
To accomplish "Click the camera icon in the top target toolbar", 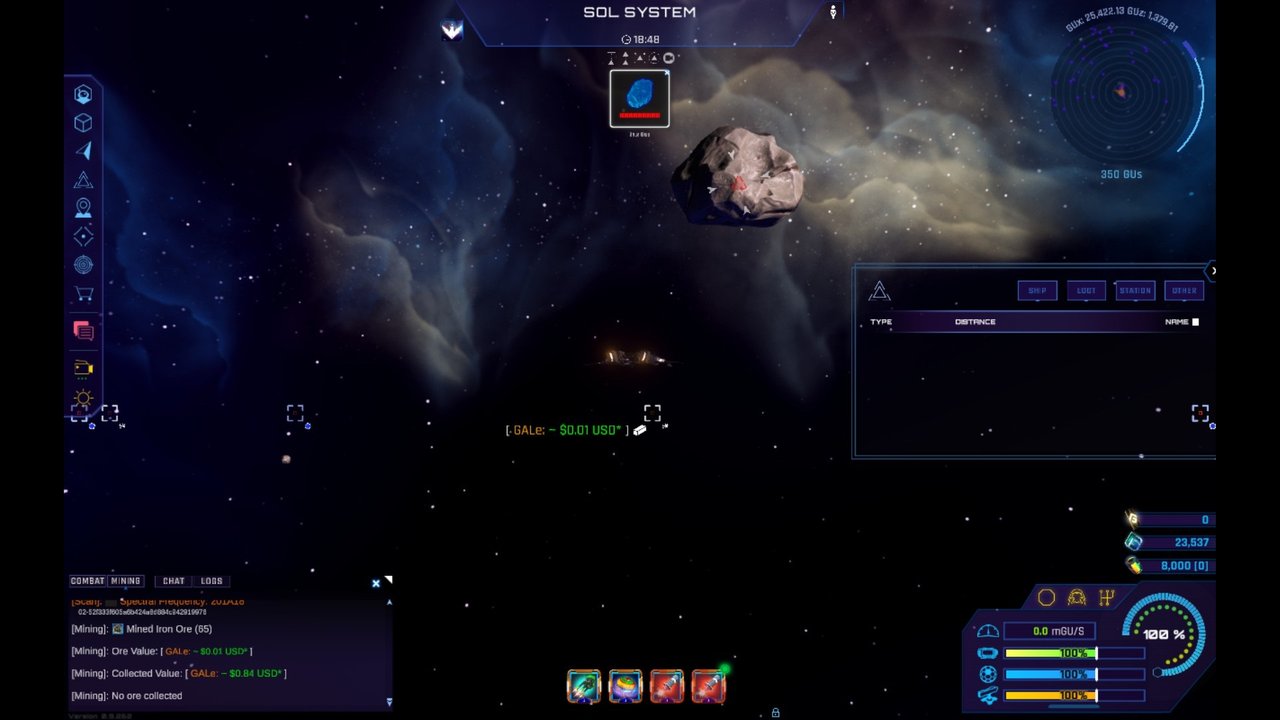I will point(668,57).
